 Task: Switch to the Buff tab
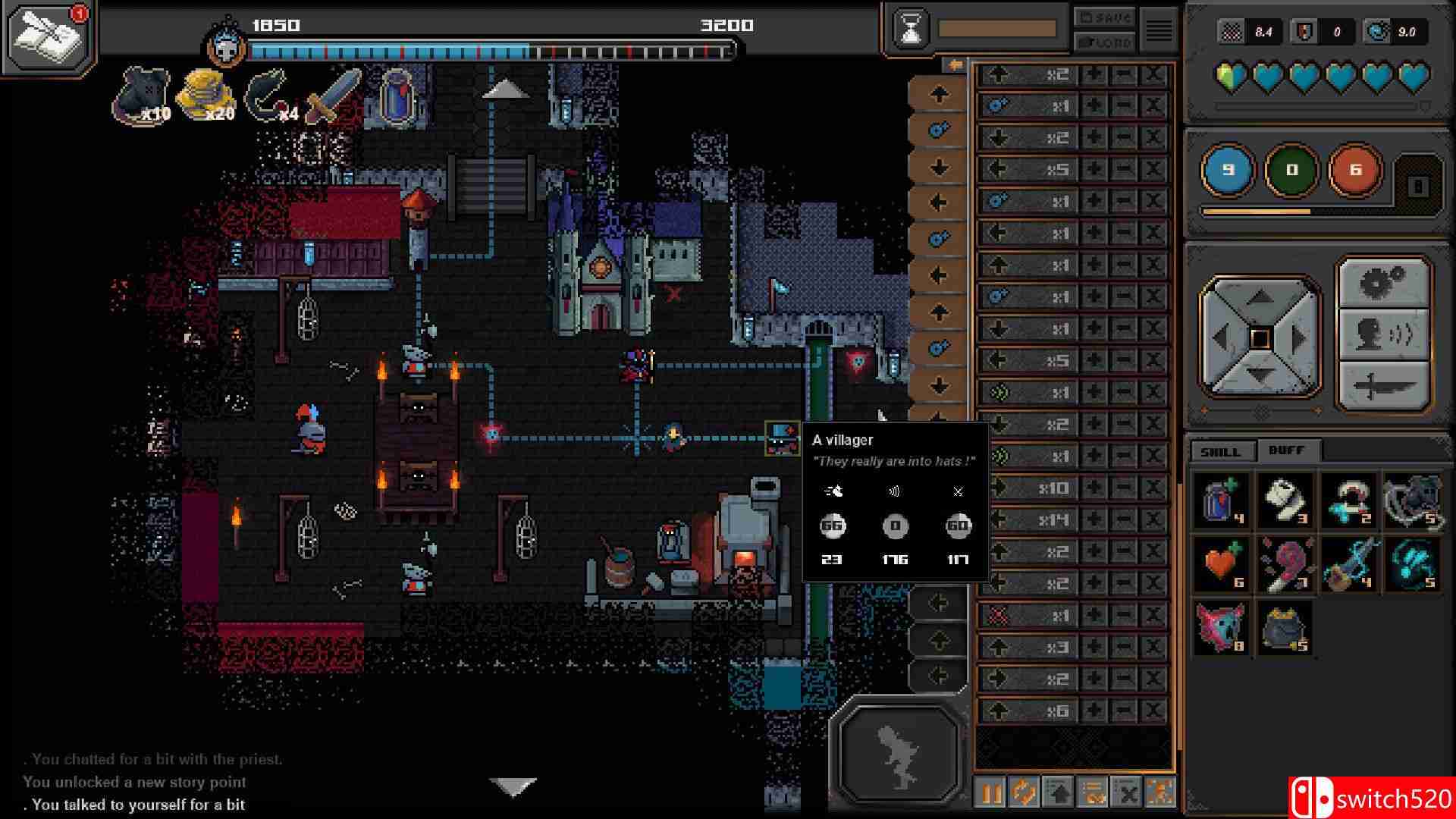pyautogui.click(x=1287, y=450)
